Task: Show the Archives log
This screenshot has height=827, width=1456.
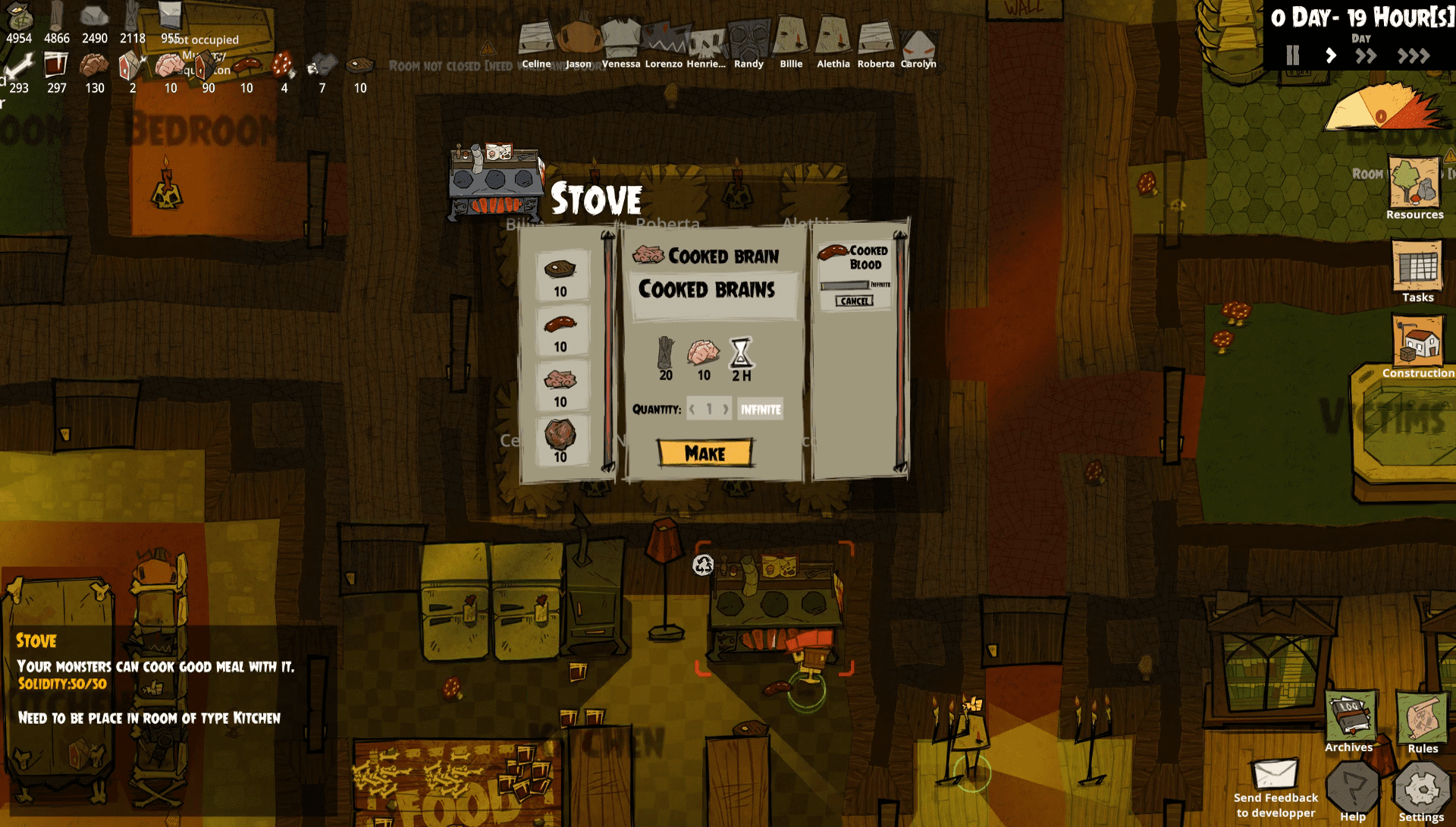Action: 1350,721
